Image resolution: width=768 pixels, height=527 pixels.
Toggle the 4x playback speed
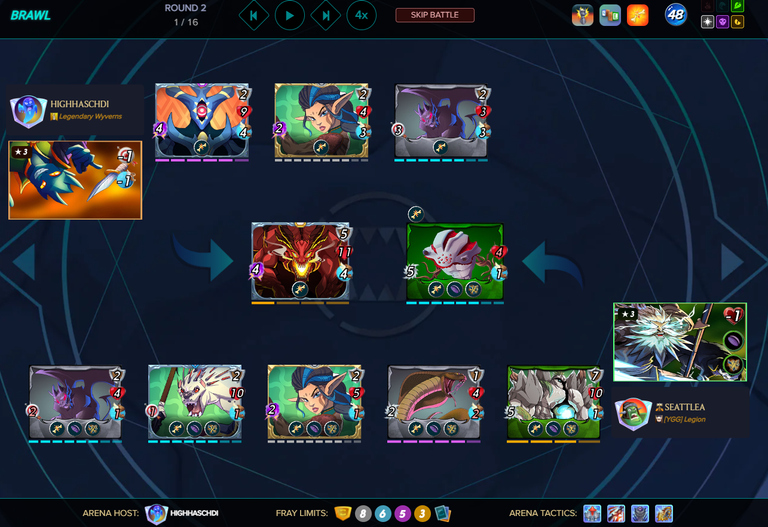361,15
